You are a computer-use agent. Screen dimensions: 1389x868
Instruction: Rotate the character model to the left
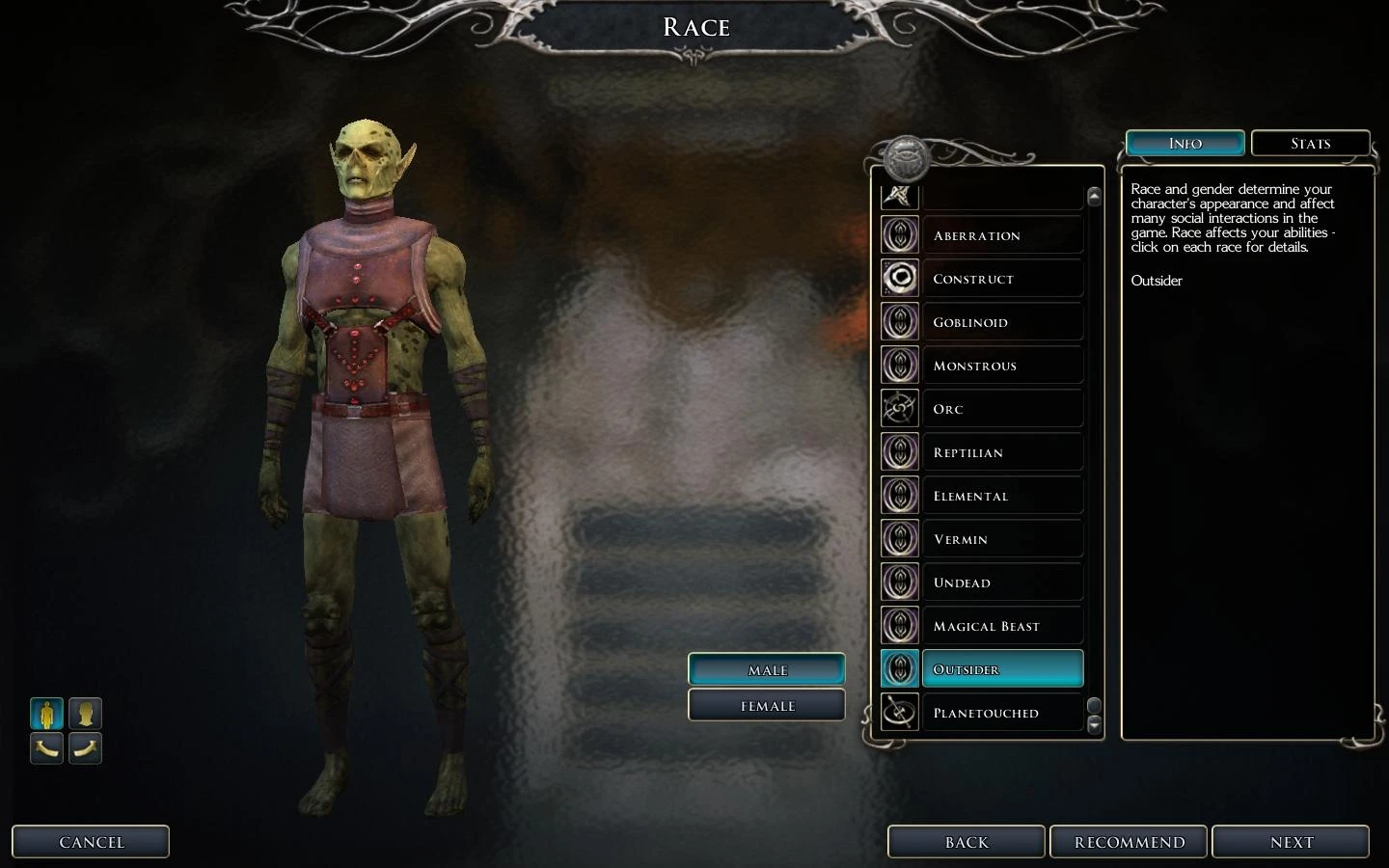[x=46, y=748]
